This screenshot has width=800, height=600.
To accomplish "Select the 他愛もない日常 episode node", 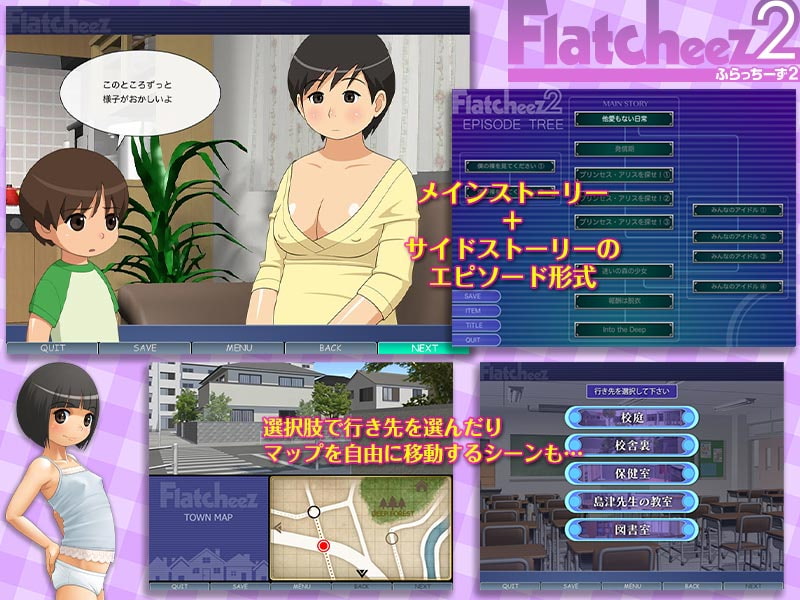I will pos(622,118).
